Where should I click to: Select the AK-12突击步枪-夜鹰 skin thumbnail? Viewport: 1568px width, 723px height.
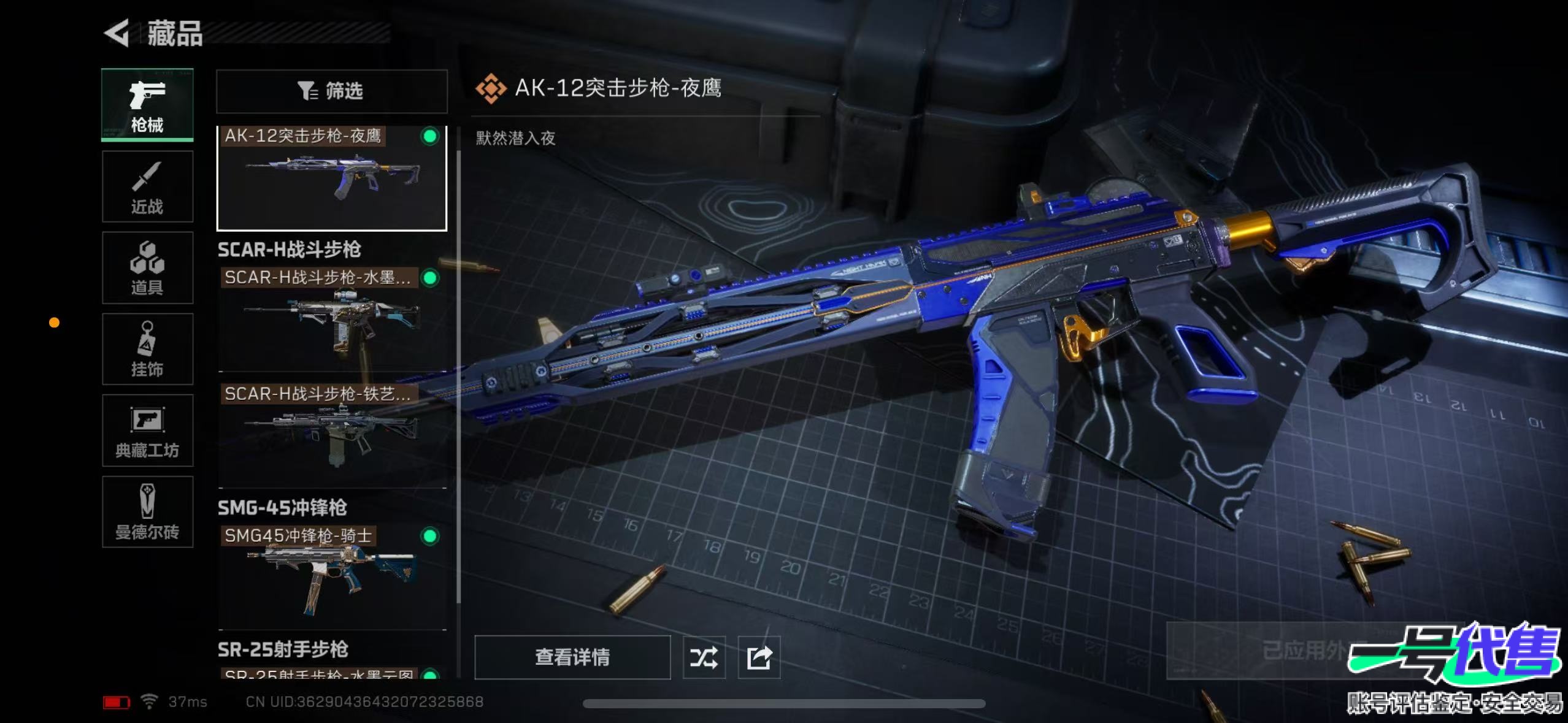point(331,178)
